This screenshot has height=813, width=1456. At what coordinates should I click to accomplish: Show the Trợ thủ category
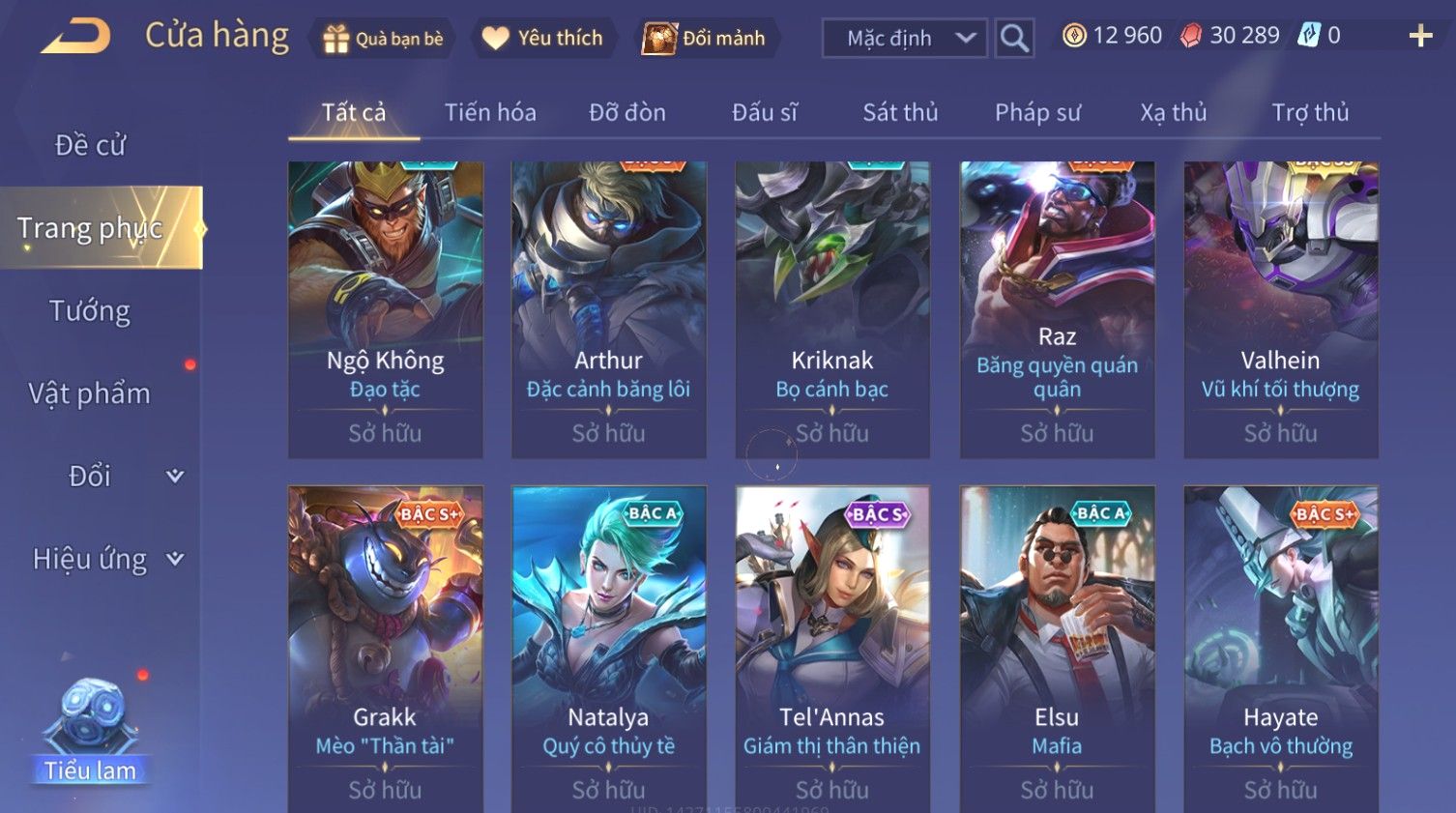coord(1310,113)
